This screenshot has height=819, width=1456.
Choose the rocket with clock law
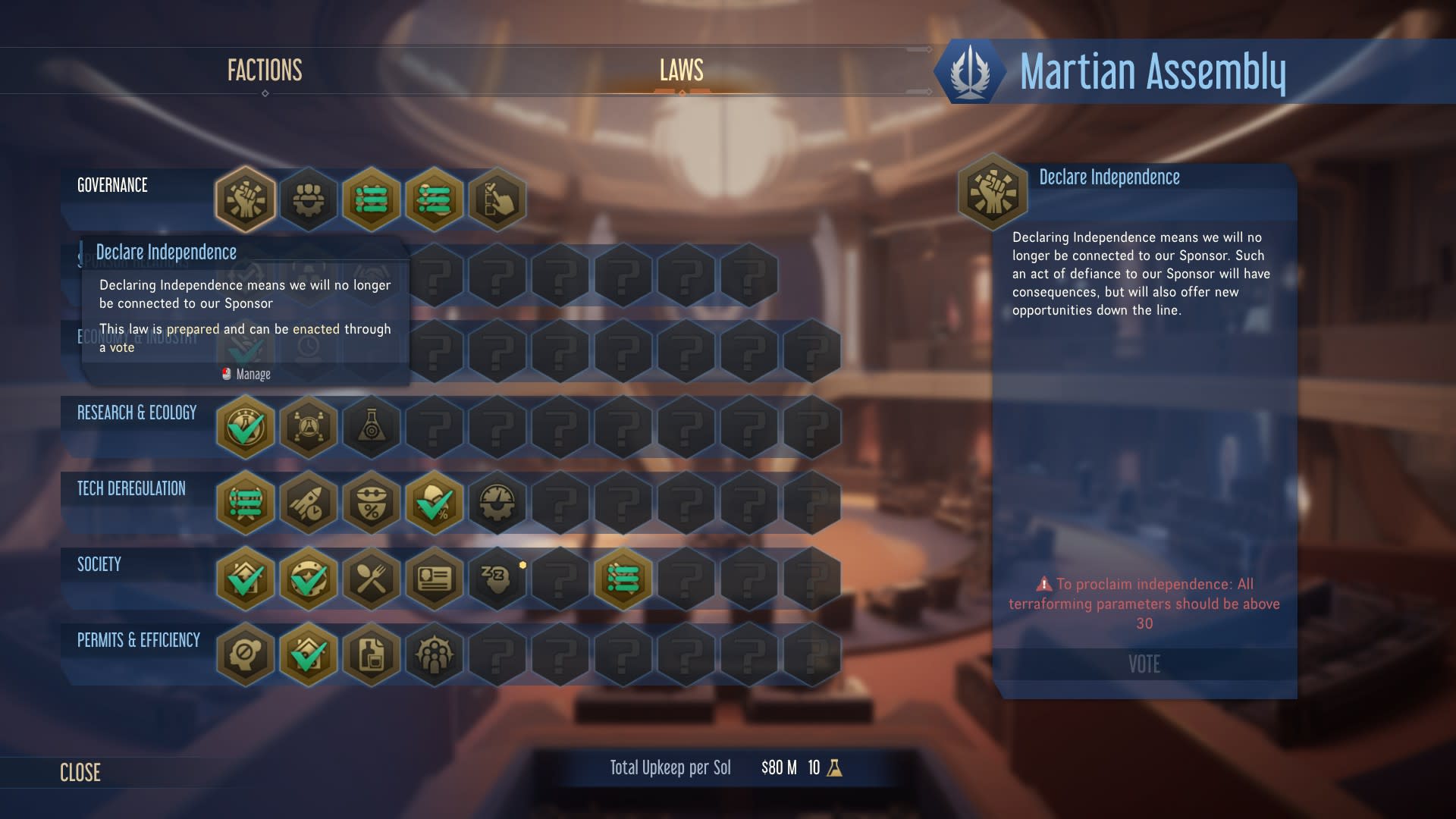[x=308, y=503]
